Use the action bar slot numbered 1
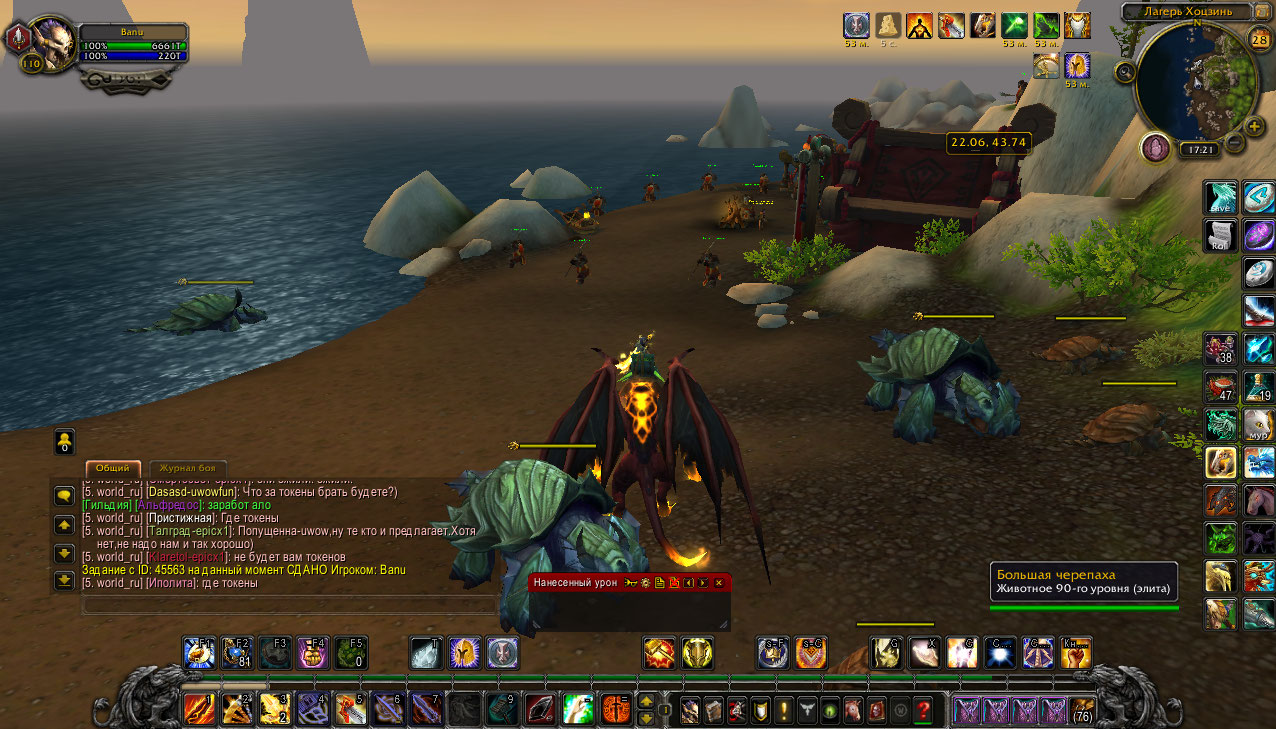The width and height of the screenshot is (1276, 729). pos(199,708)
